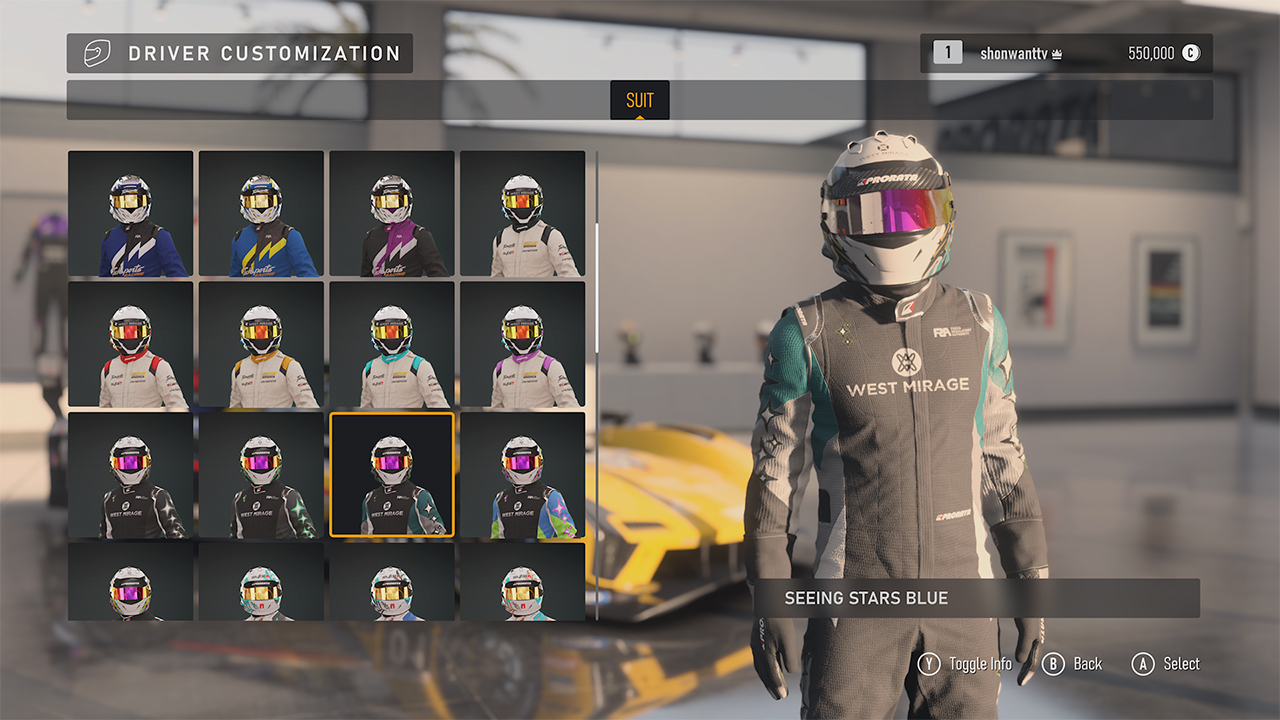Click the Back label

click(1086, 663)
